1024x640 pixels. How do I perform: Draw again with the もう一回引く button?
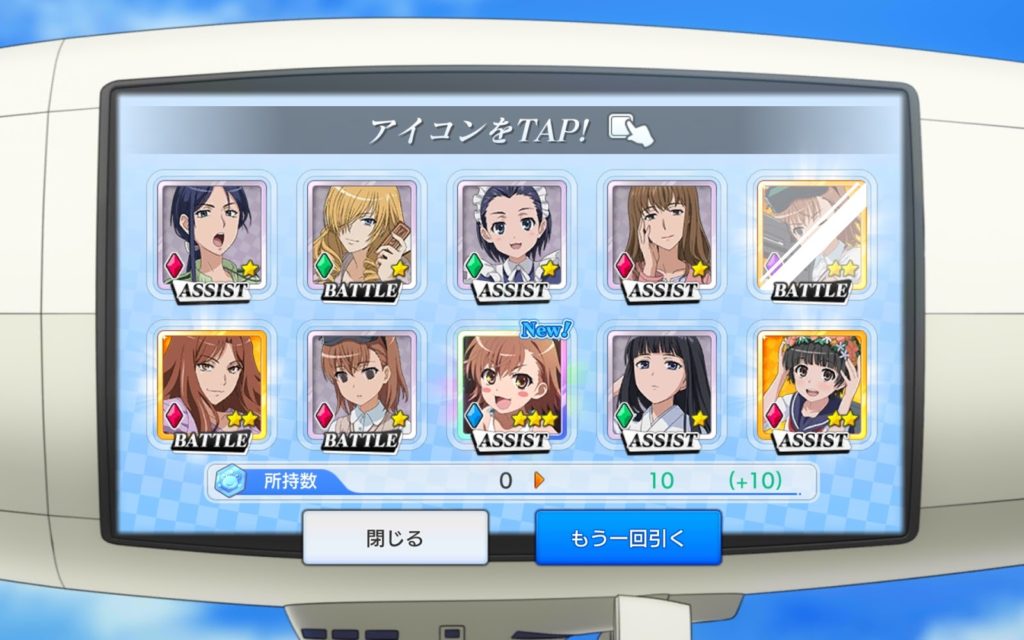pos(628,538)
